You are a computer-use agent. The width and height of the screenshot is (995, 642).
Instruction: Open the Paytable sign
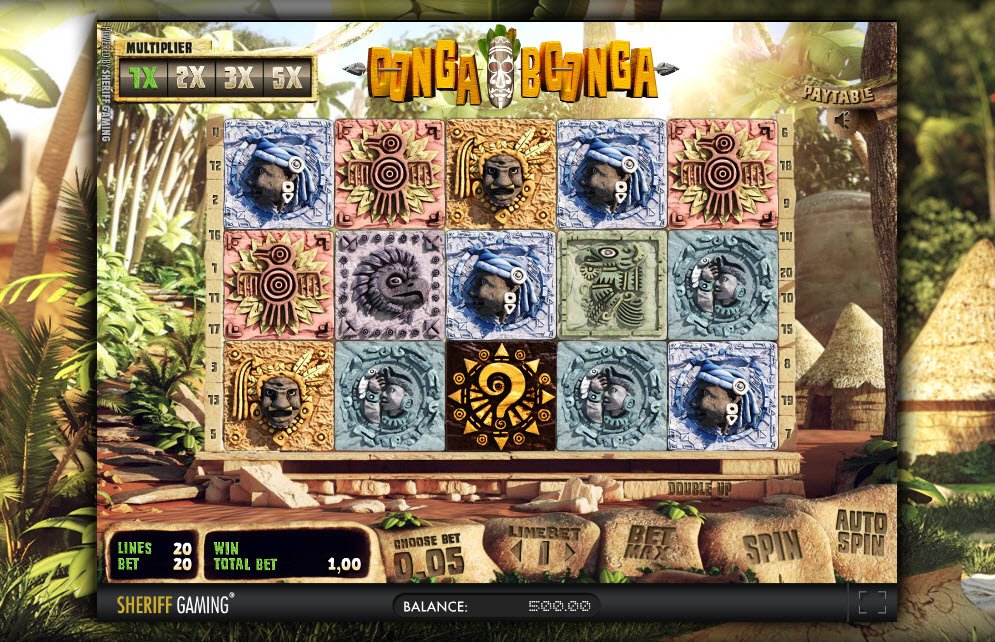(840, 93)
